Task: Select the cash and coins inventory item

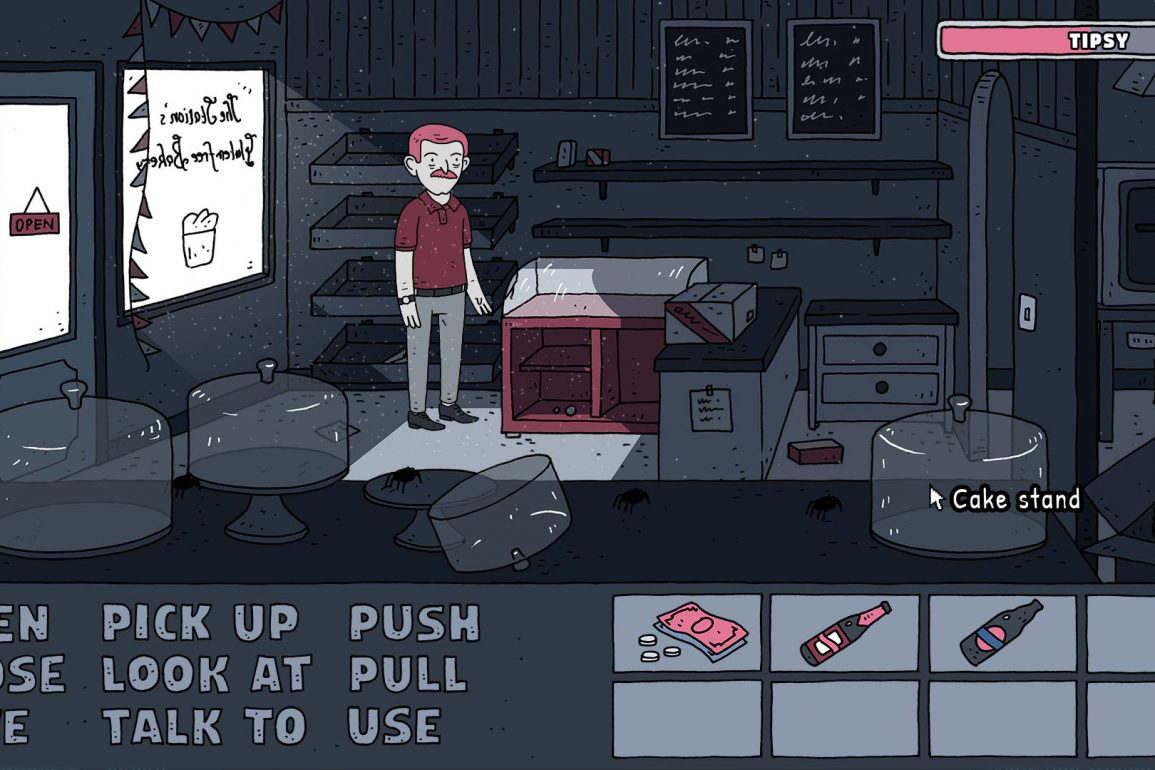Action: click(x=687, y=634)
